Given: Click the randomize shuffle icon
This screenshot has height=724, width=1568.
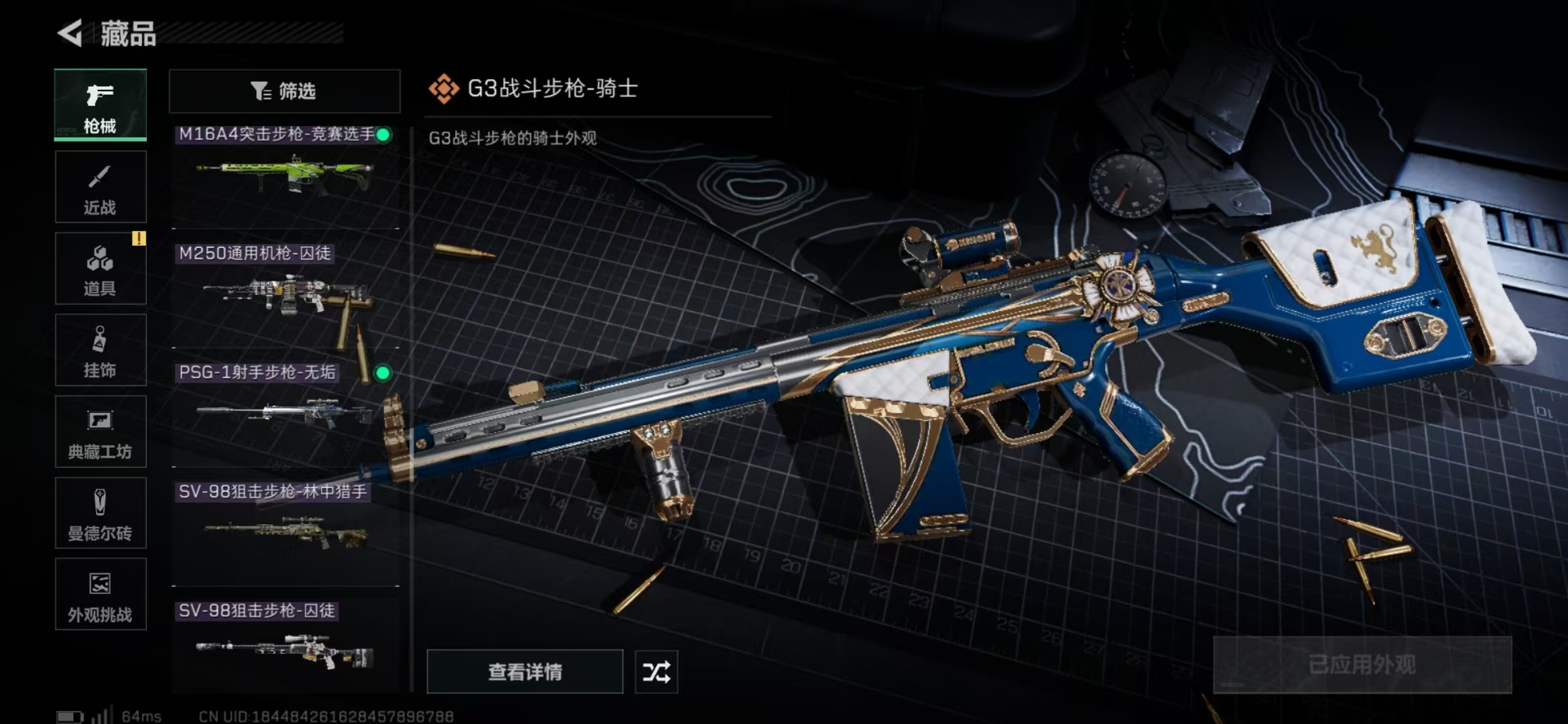Looking at the screenshot, I should click(655, 671).
